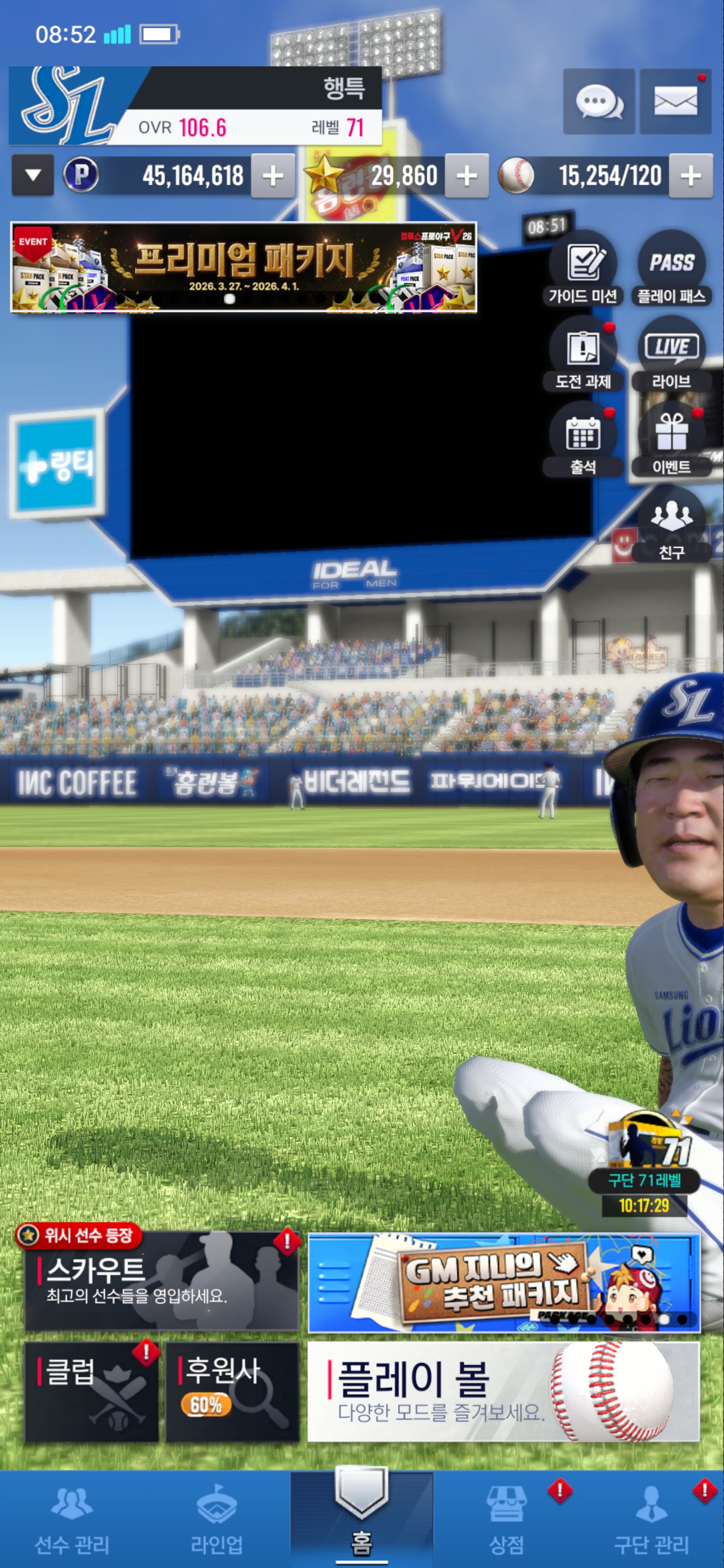Open the 프리미엄 패키지 event banner

tap(243, 267)
